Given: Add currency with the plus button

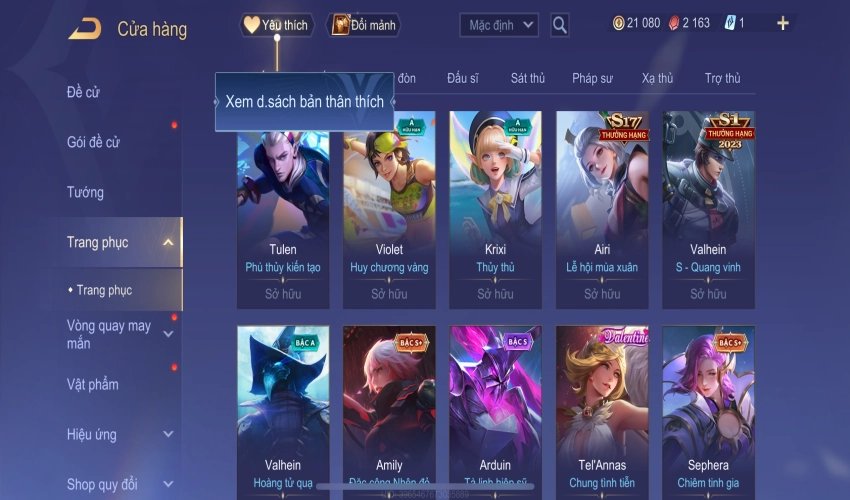Looking at the screenshot, I should tap(782, 23).
